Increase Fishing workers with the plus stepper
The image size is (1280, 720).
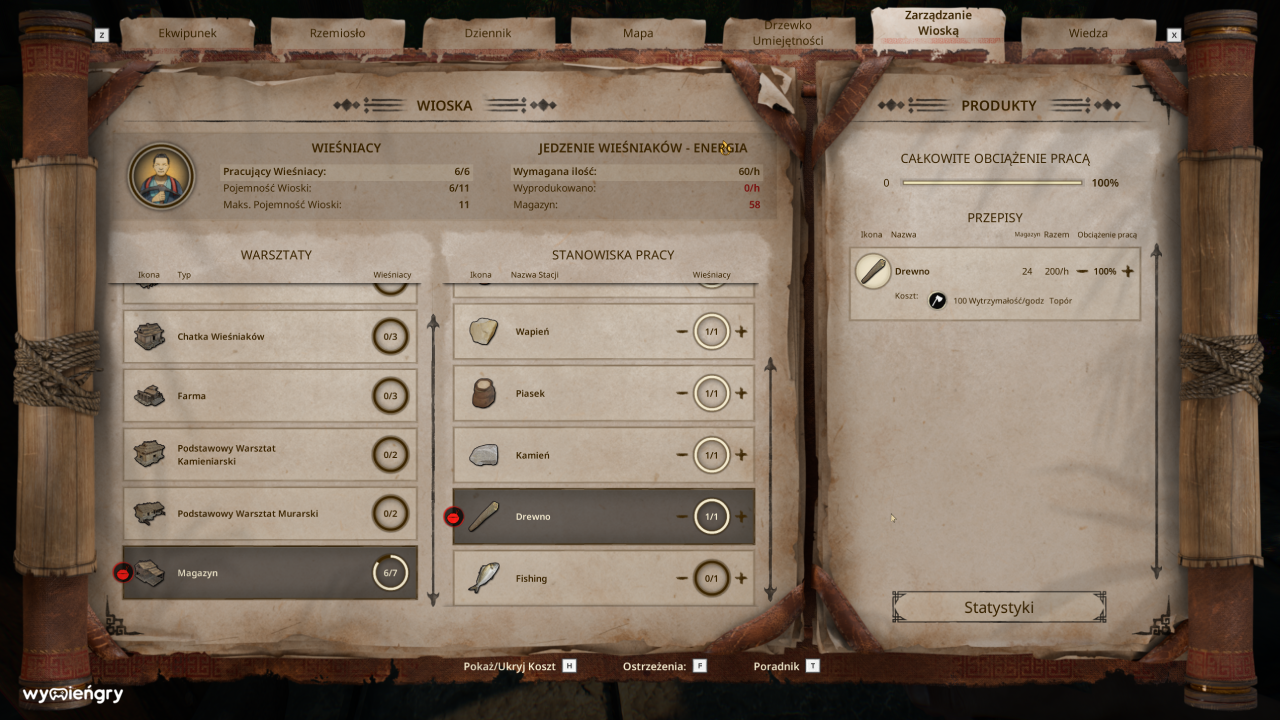(x=741, y=578)
